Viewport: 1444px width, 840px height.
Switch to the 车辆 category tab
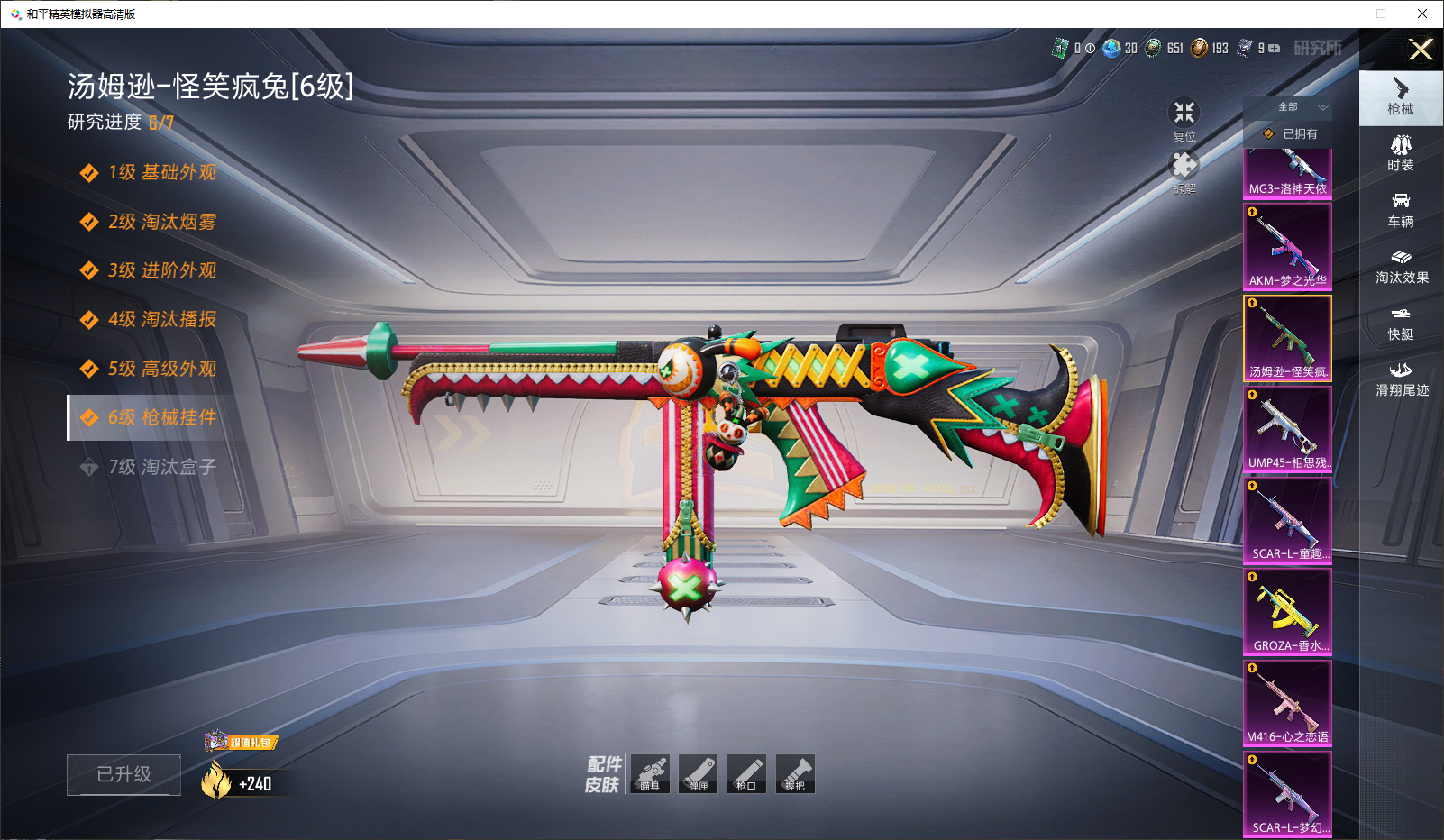[x=1401, y=210]
